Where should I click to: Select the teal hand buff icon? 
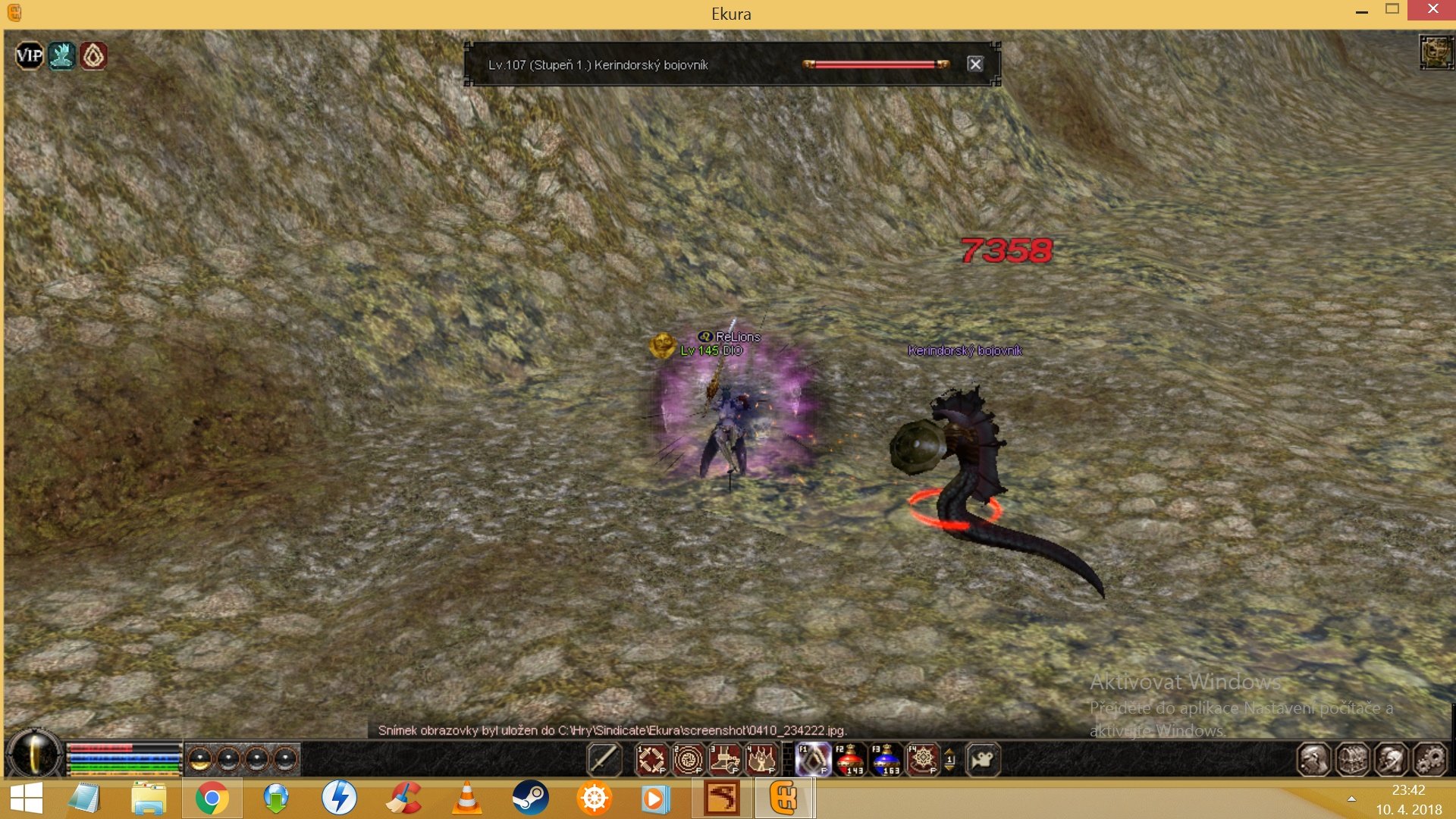(61, 55)
